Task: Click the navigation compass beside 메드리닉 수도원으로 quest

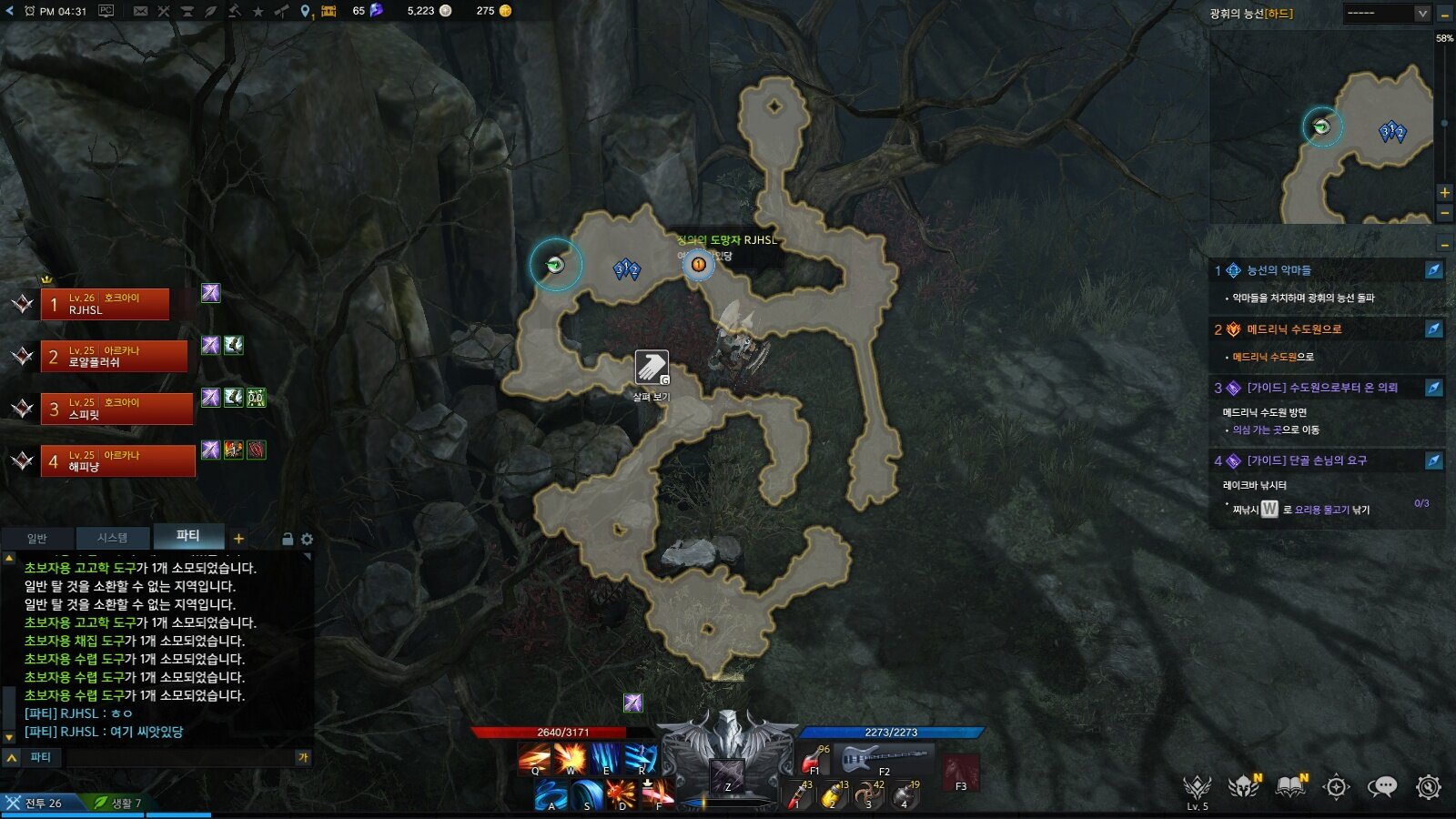Action: tap(1432, 329)
